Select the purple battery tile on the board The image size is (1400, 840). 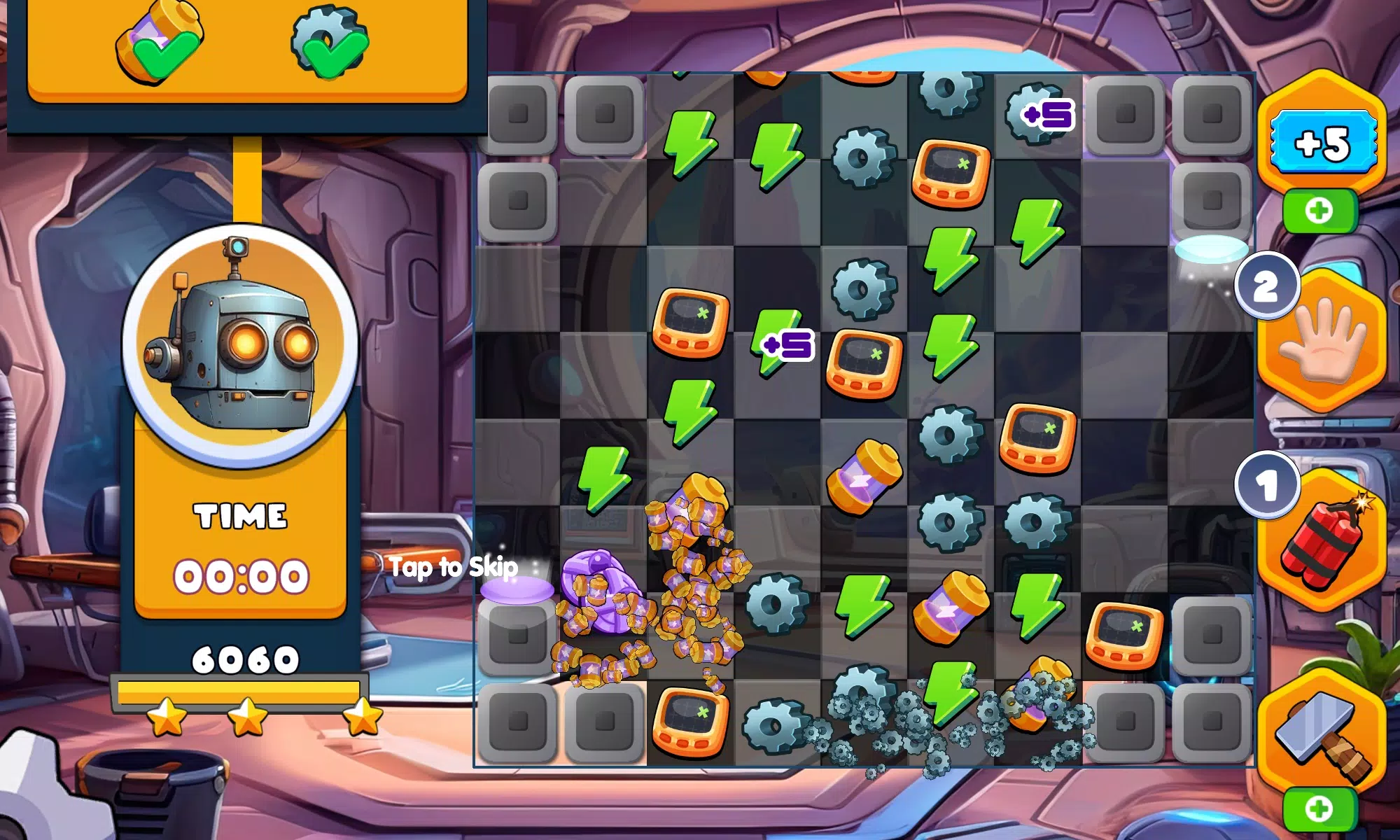click(864, 476)
